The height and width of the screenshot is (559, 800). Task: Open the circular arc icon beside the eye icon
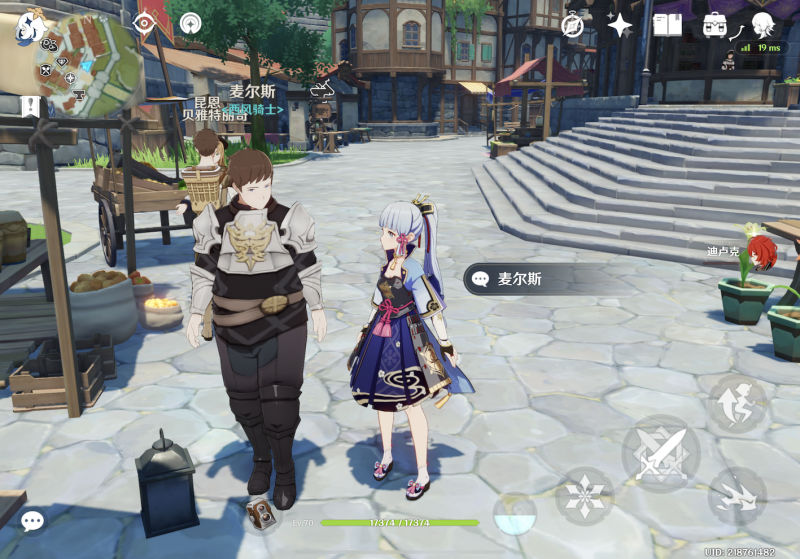pos(189,22)
